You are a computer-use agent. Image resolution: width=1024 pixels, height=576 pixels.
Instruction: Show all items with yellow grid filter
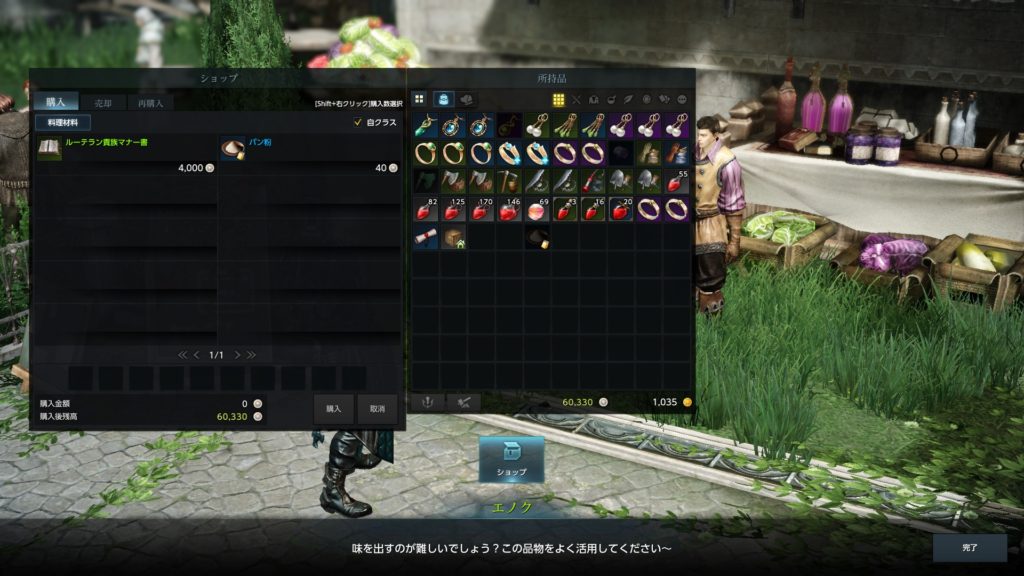[x=559, y=99]
